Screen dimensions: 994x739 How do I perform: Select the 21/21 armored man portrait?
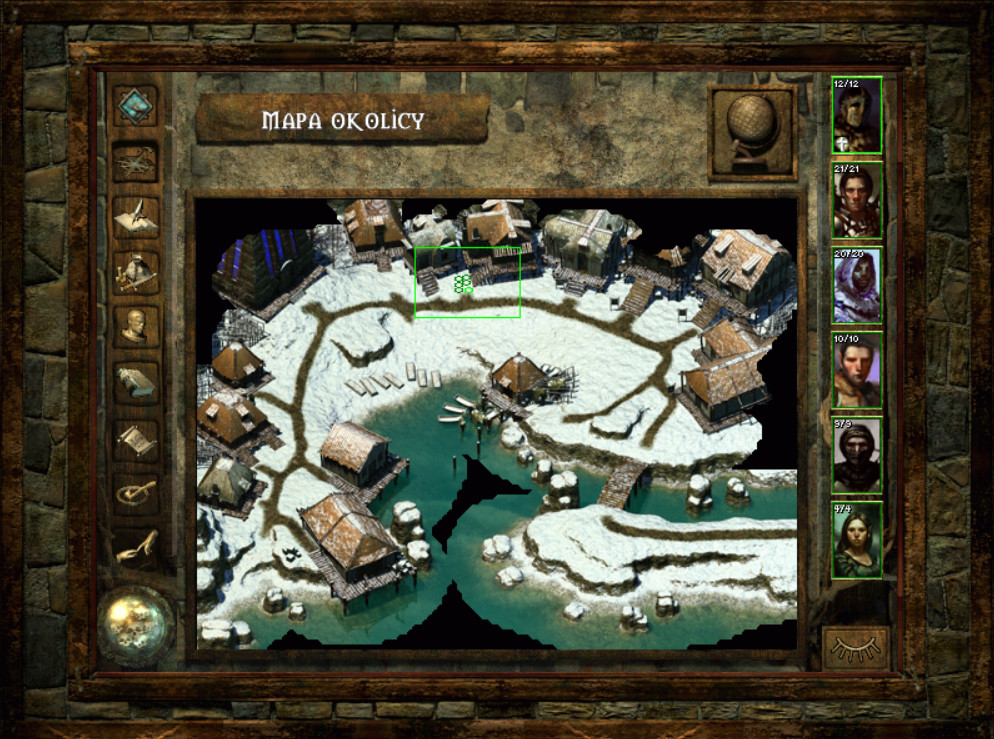point(857,200)
